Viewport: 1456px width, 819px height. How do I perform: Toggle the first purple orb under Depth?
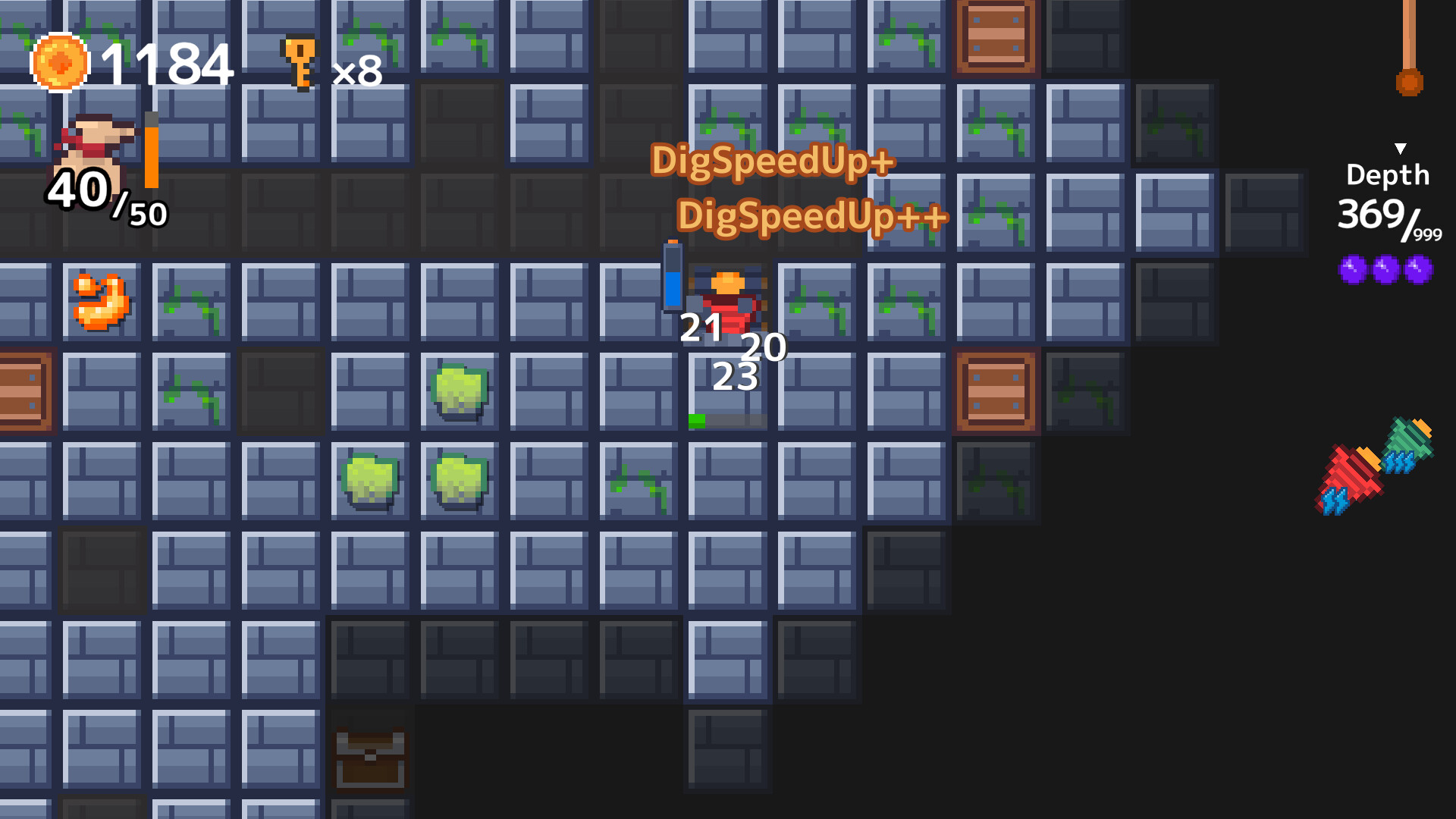click(1351, 269)
